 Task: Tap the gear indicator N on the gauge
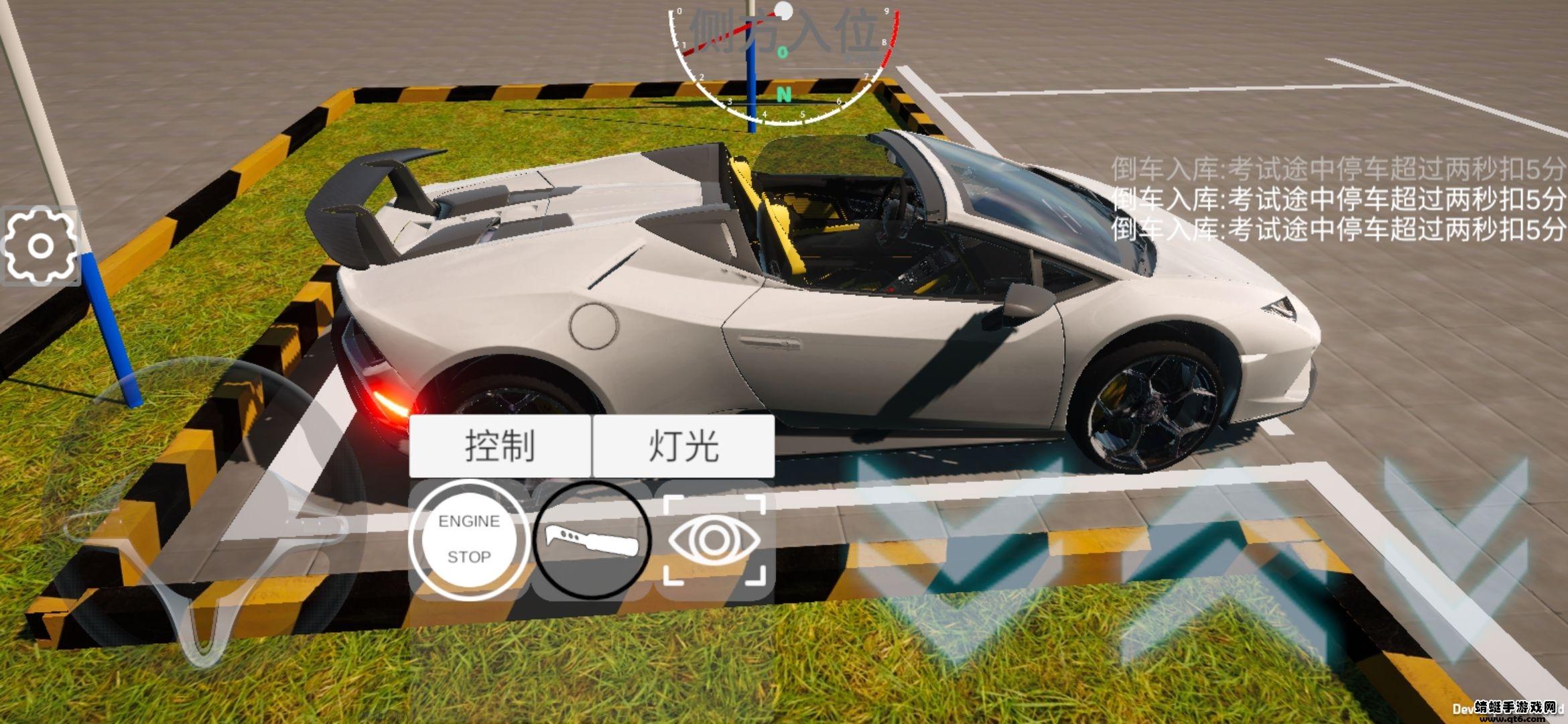783,94
